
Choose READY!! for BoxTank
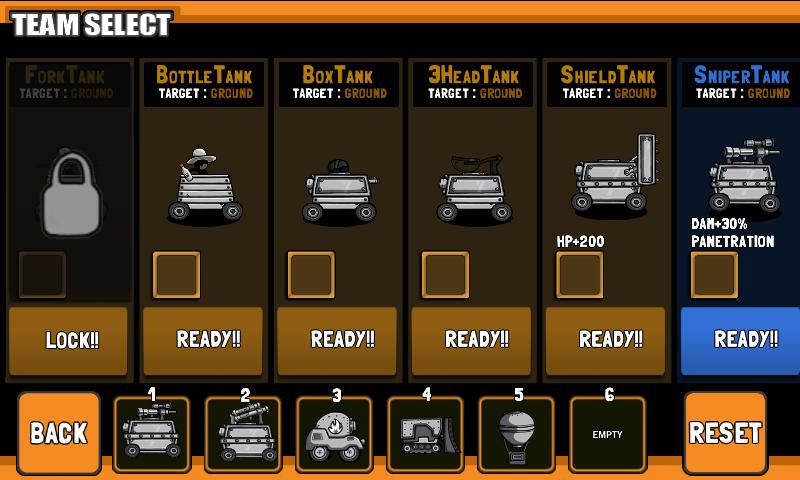tap(338, 340)
